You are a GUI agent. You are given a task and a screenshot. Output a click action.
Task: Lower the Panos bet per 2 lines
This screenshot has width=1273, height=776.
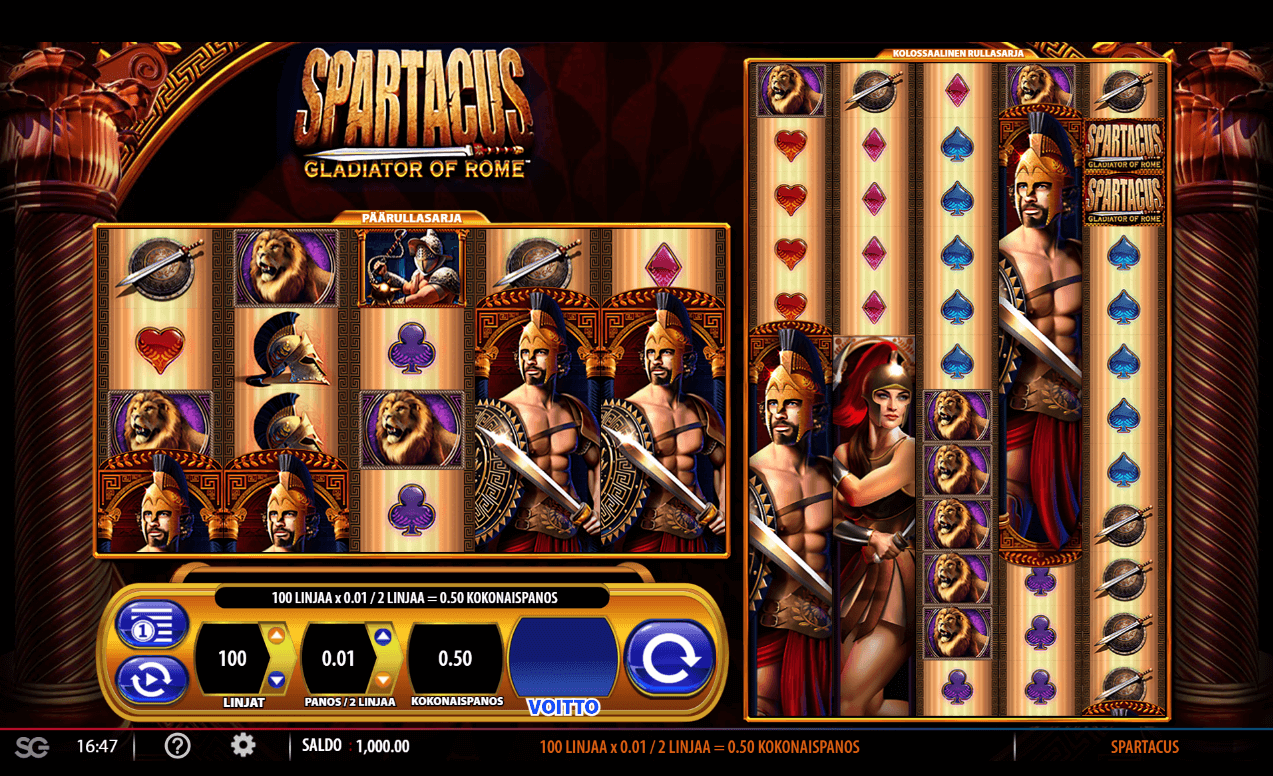click(383, 680)
